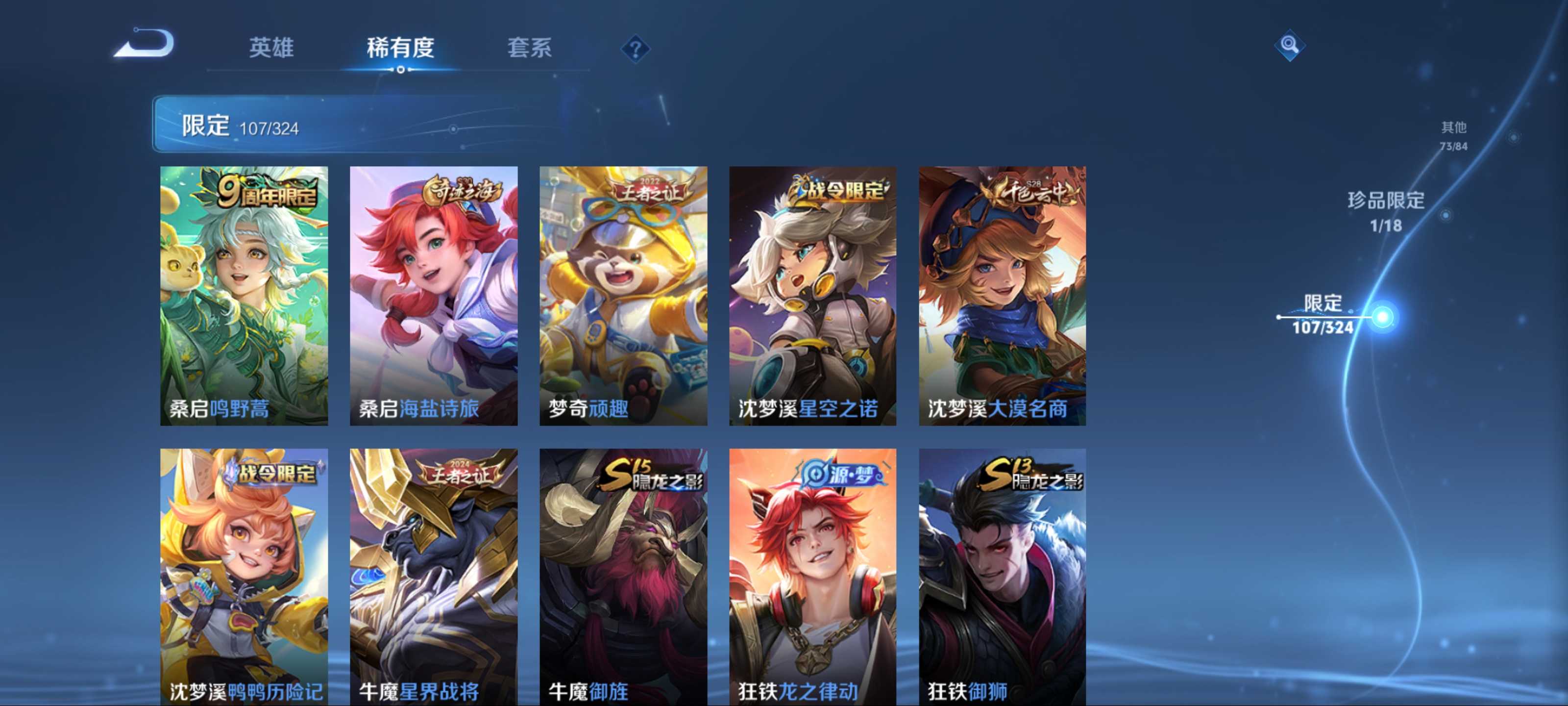Viewport: 1568px width, 706px height.
Task: Open the magnifying glass search
Action: pos(1289,45)
